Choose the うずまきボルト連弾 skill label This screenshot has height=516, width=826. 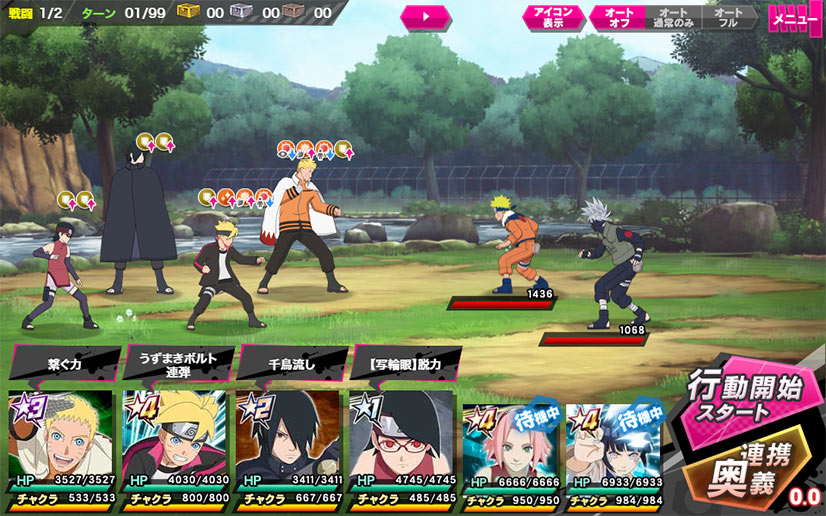point(178,363)
